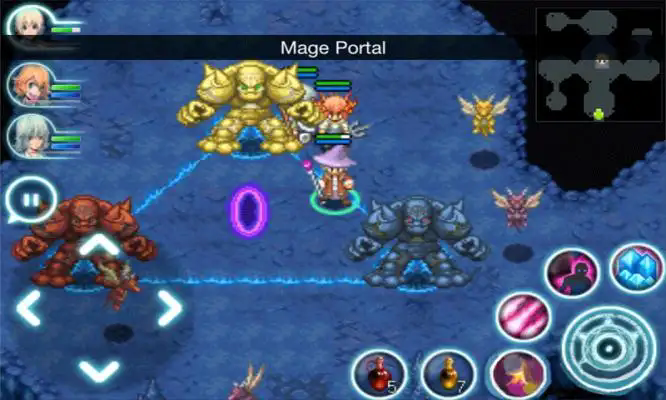Pause the game with the pause button
This screenshot has height=400, width=666.
(x=30, y=200)
